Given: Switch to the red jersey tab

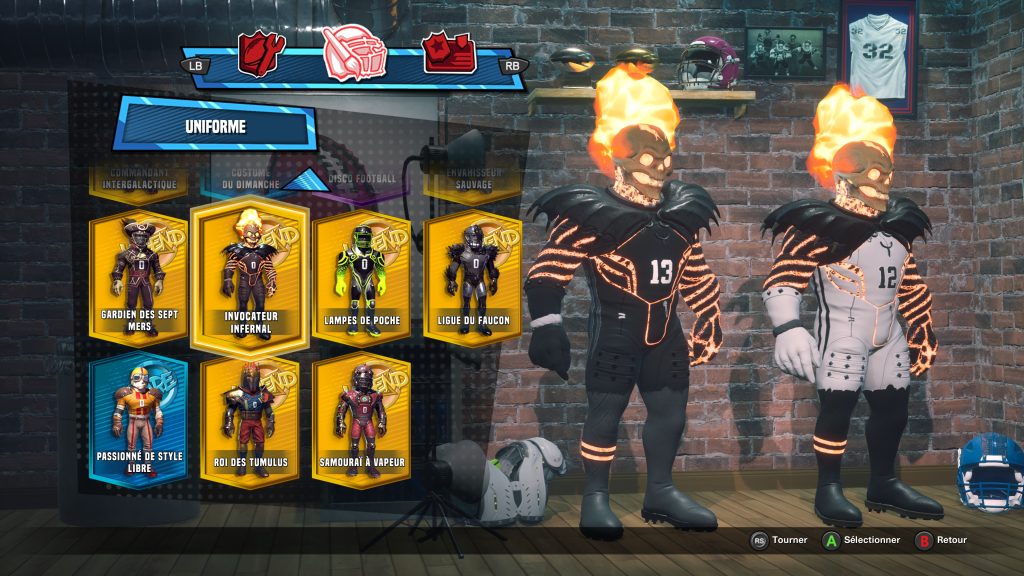Looking at the screenshot, I should point(261,54).
